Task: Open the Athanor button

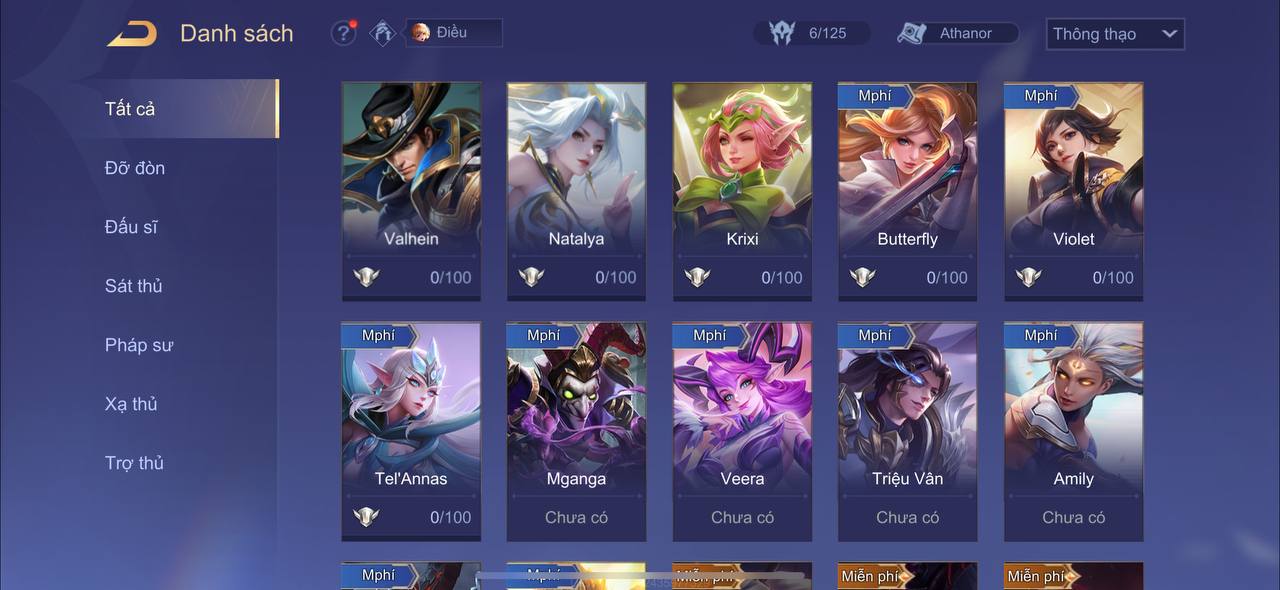Action: pyautogui.click(x=957, y=33)
